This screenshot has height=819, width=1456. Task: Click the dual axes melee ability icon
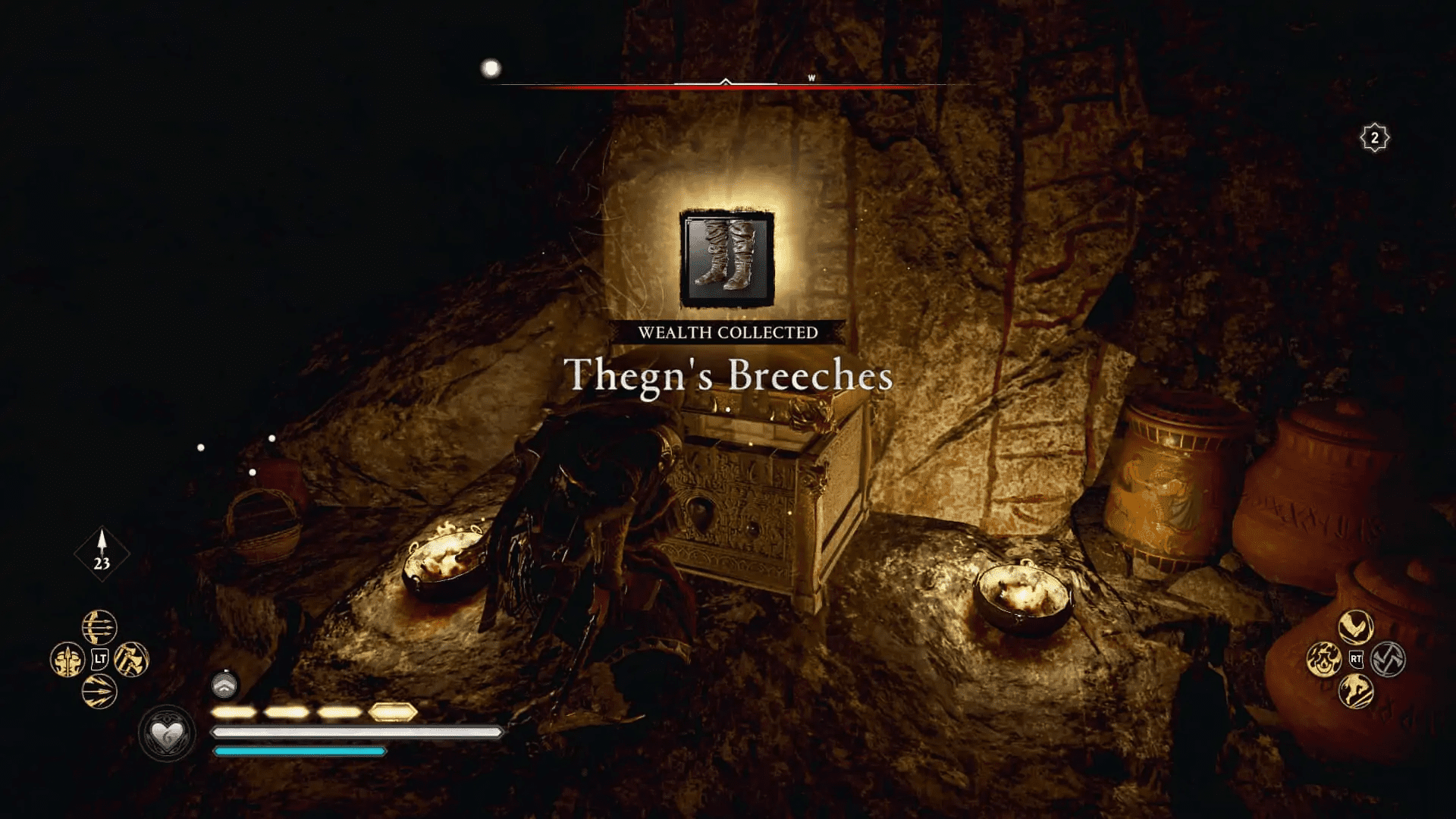[x=131, y=660]
